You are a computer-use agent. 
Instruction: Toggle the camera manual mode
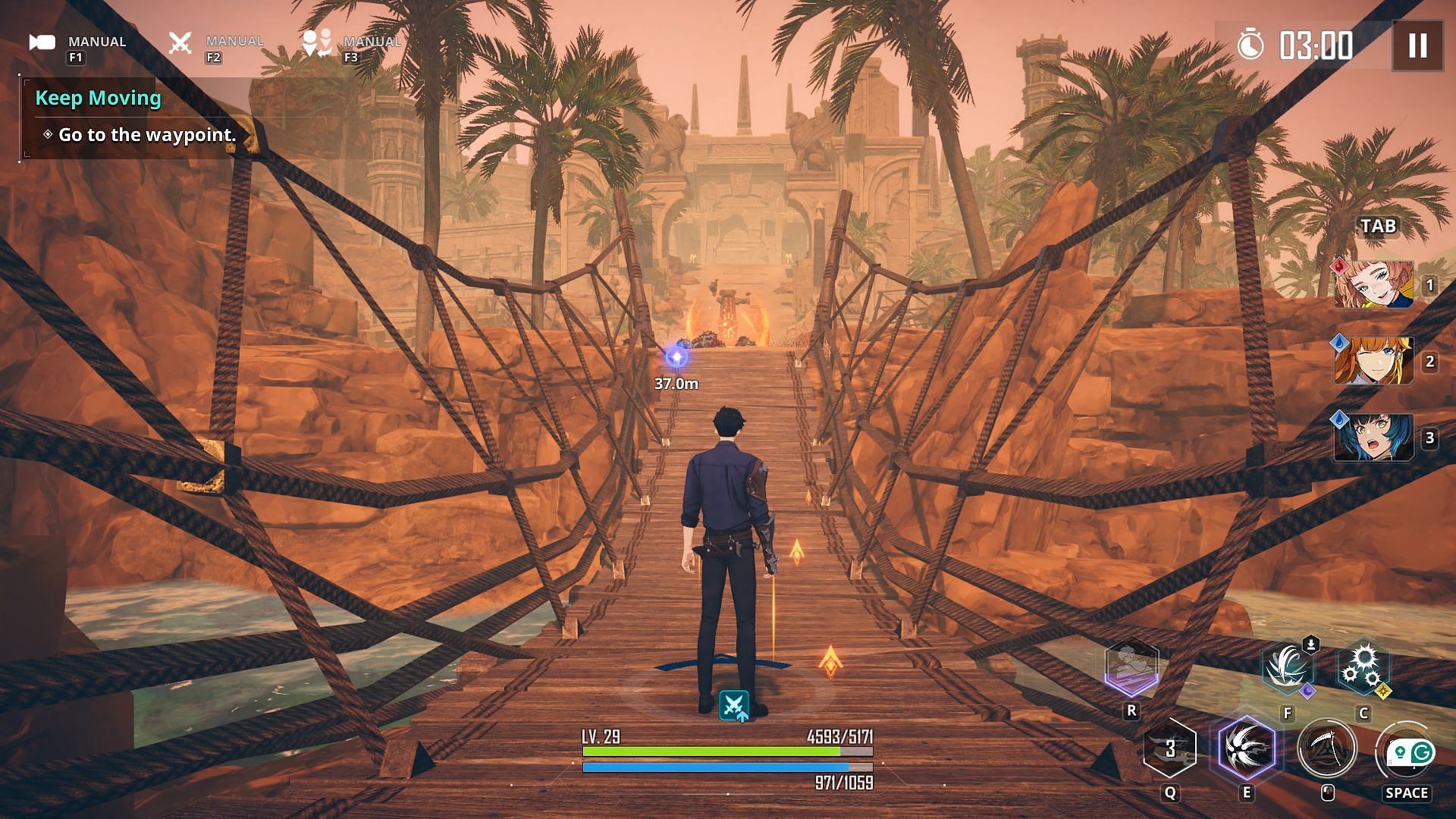tap(43, 42)
